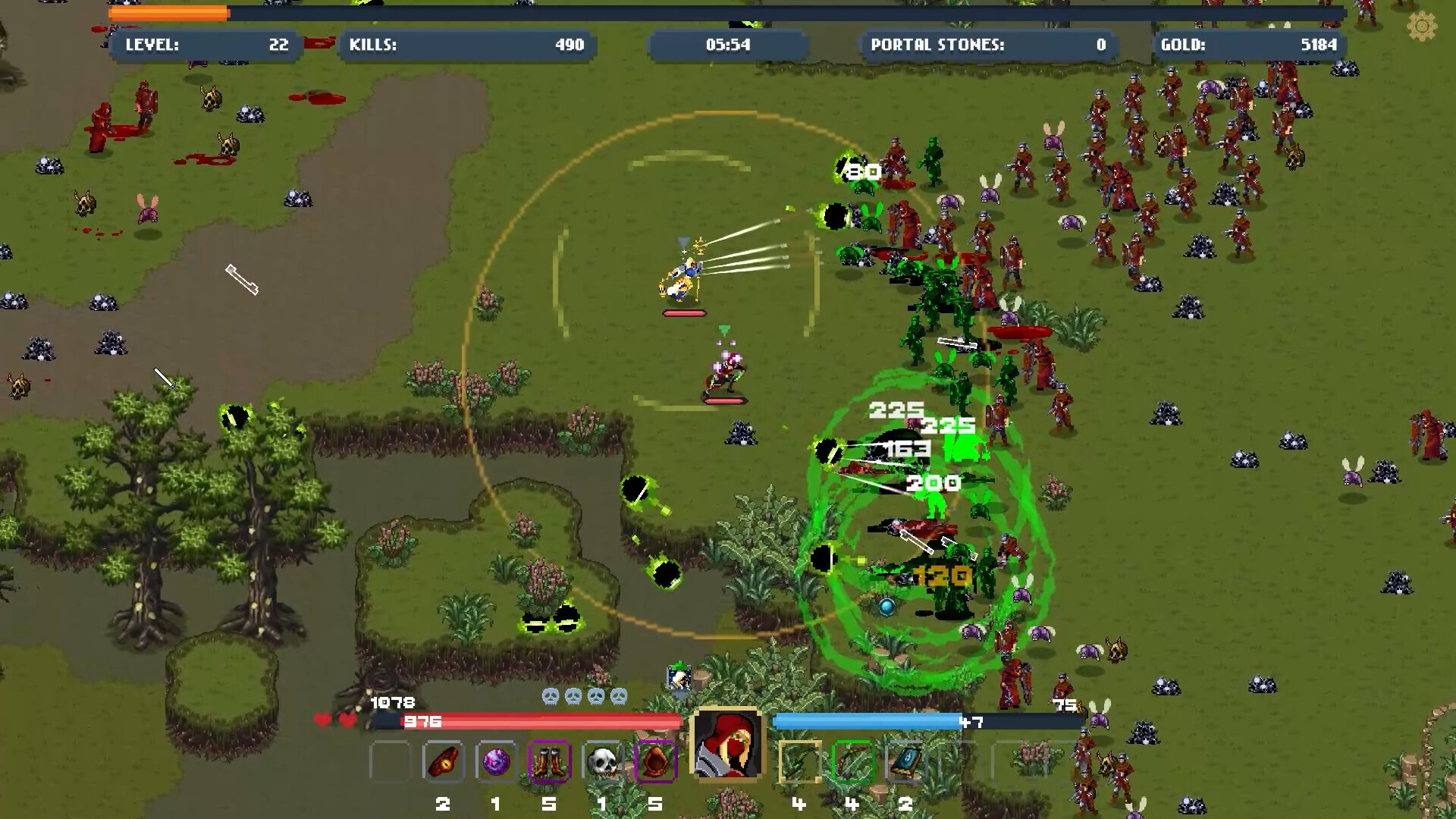Click the LEVEL: 22 display

click(x=205, y=45)
